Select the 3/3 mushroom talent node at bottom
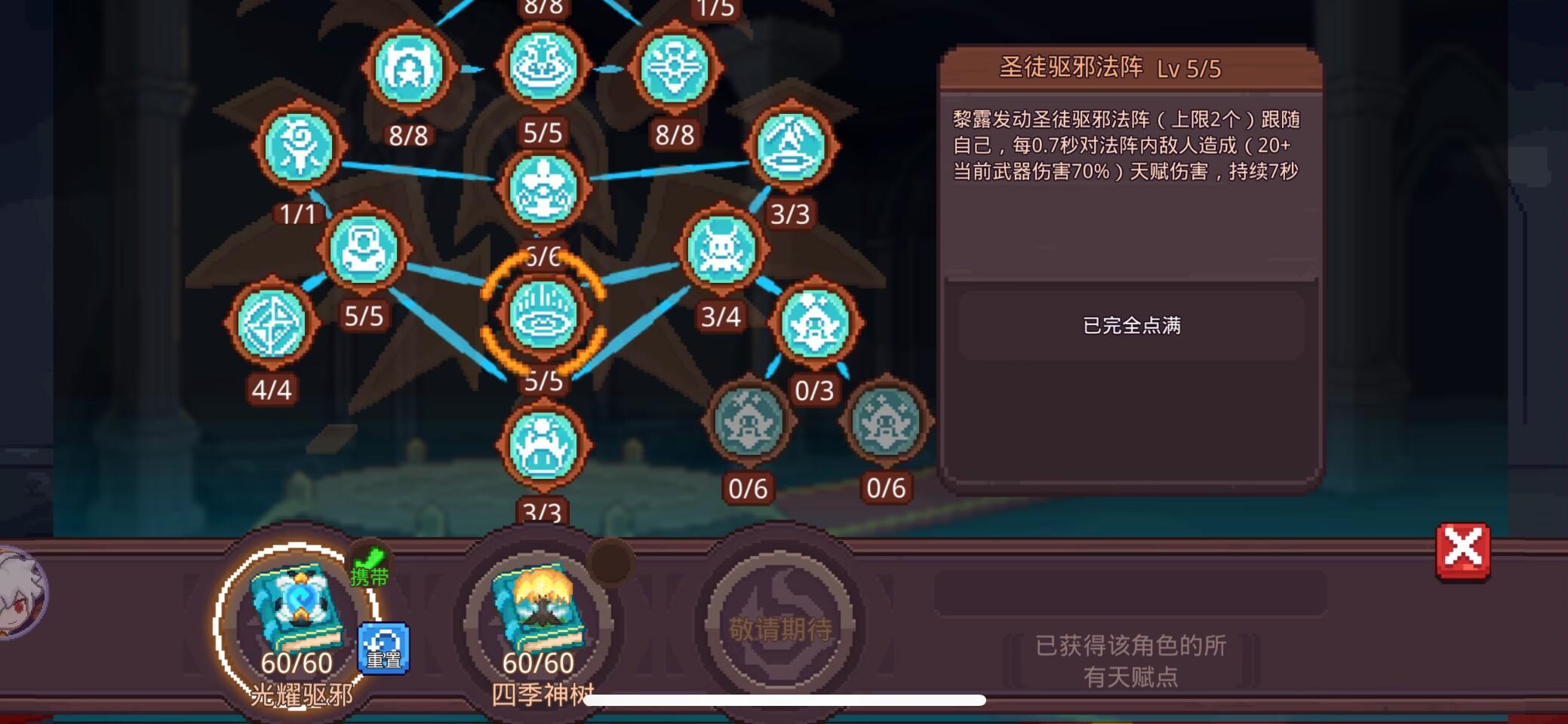Screen dimensions: 1568x724 (x=543, y=445)
